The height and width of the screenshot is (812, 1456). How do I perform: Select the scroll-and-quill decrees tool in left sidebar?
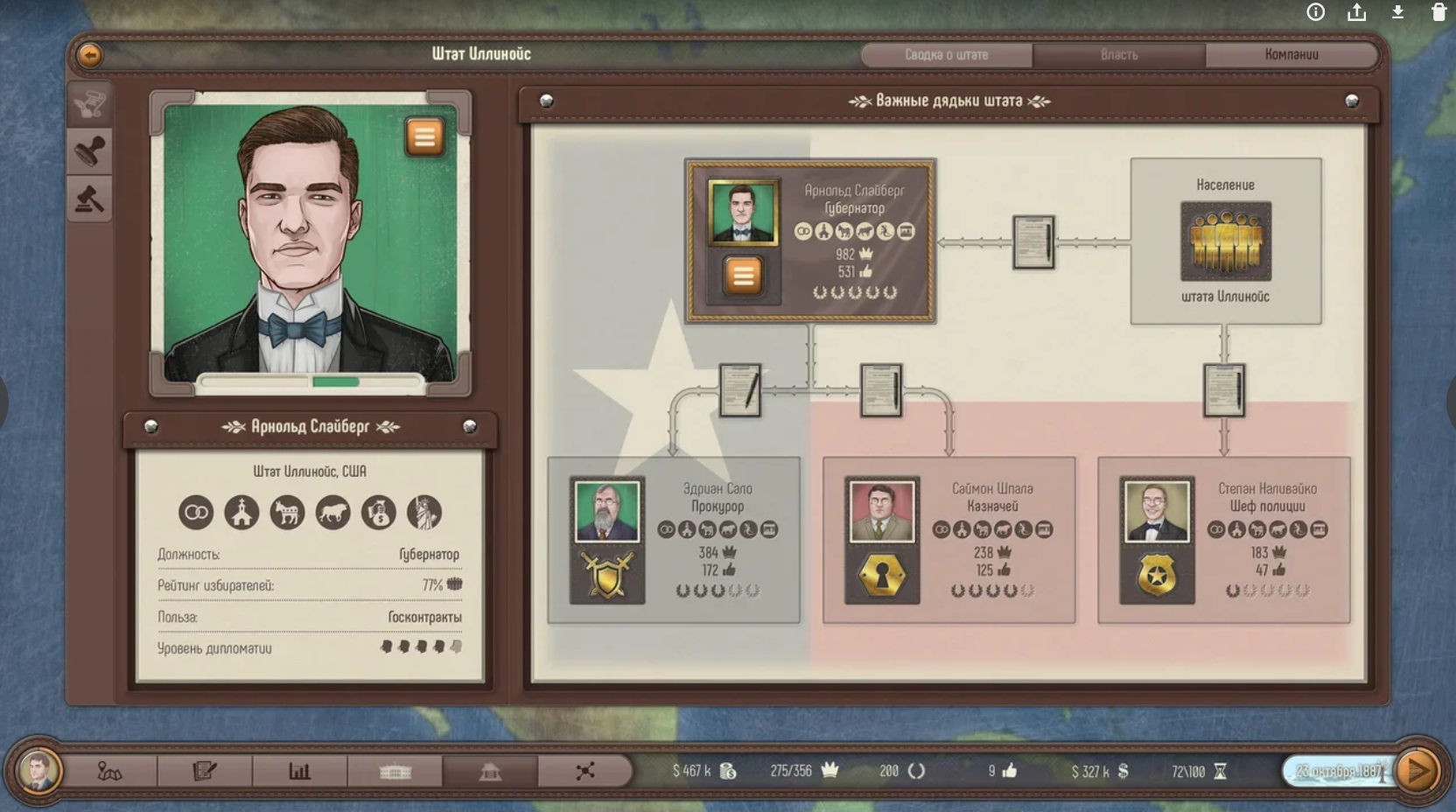tap(90, 102)
